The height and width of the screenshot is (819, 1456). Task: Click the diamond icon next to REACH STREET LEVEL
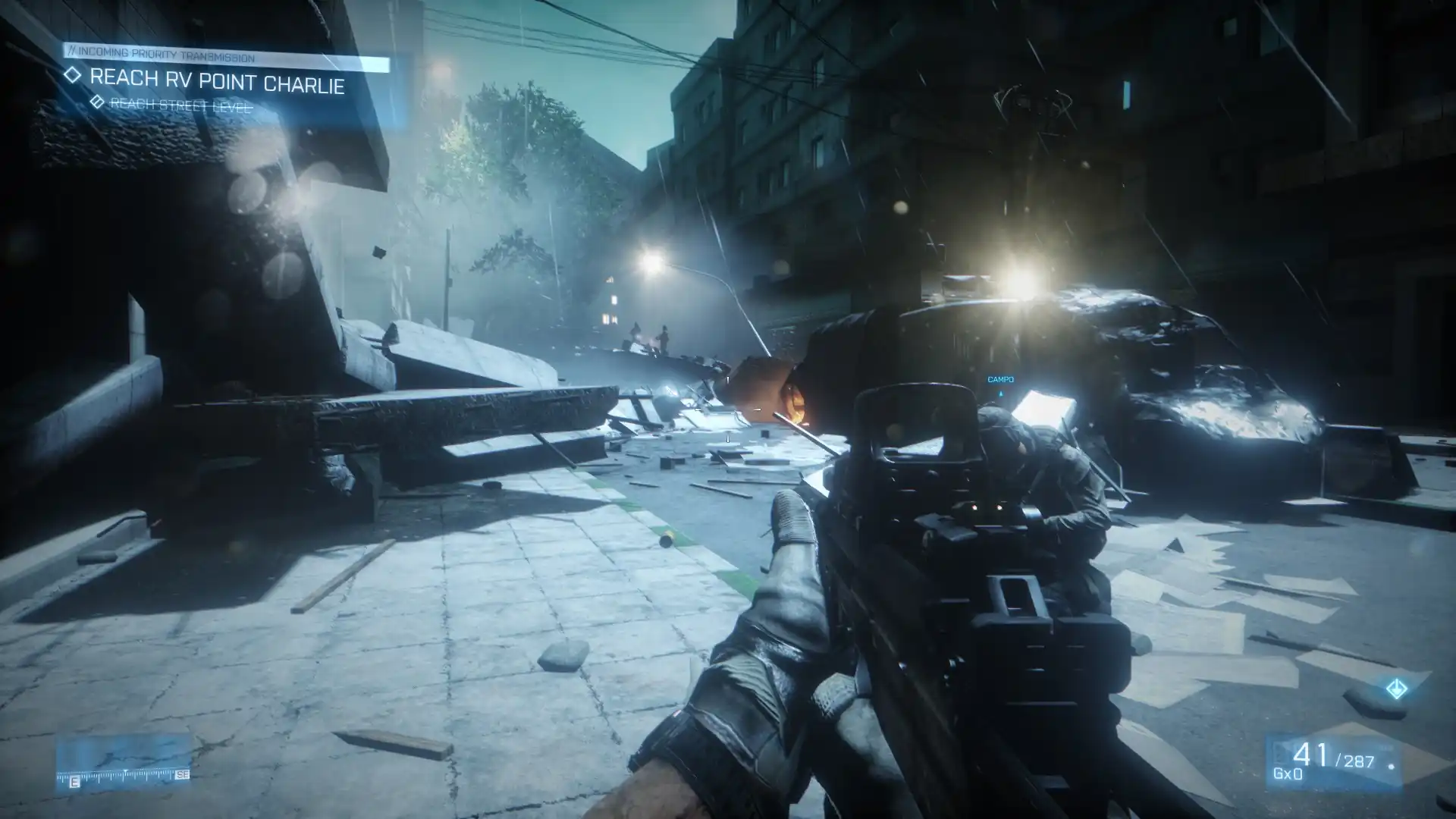coord(97,102)
